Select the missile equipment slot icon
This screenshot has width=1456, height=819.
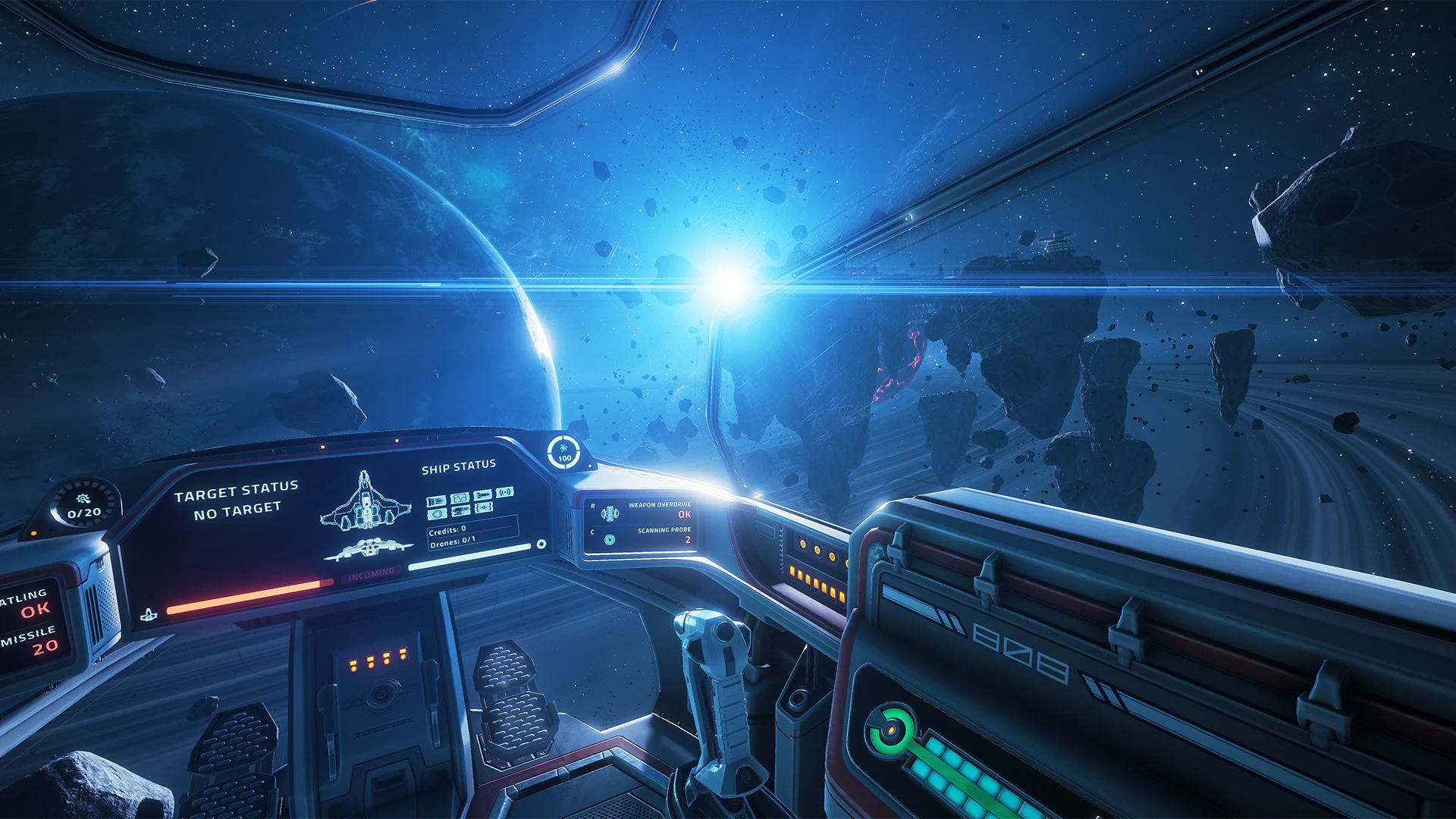point(483,495)
